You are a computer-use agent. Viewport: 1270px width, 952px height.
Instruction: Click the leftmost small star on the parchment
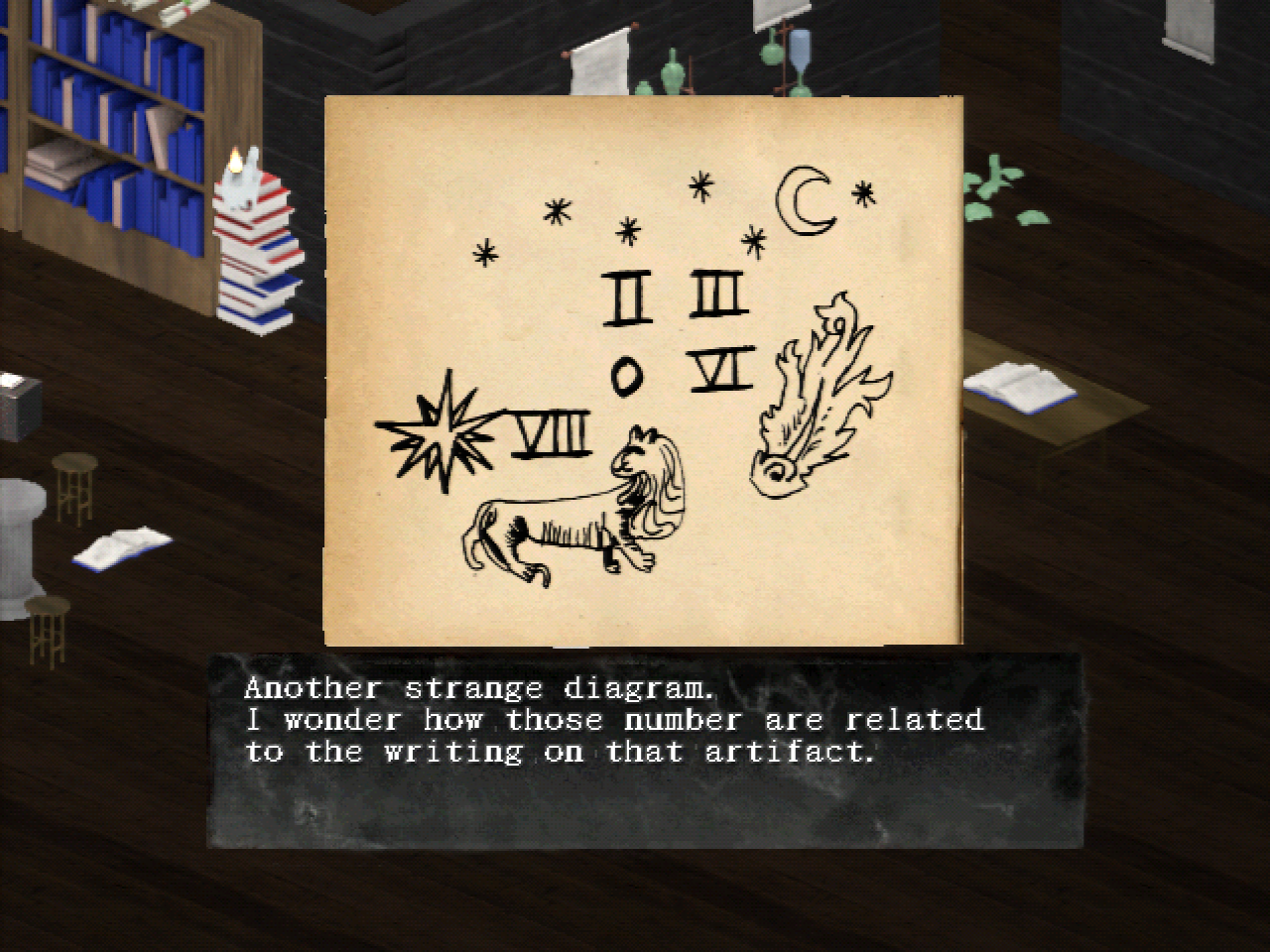[x=483, y=253]
